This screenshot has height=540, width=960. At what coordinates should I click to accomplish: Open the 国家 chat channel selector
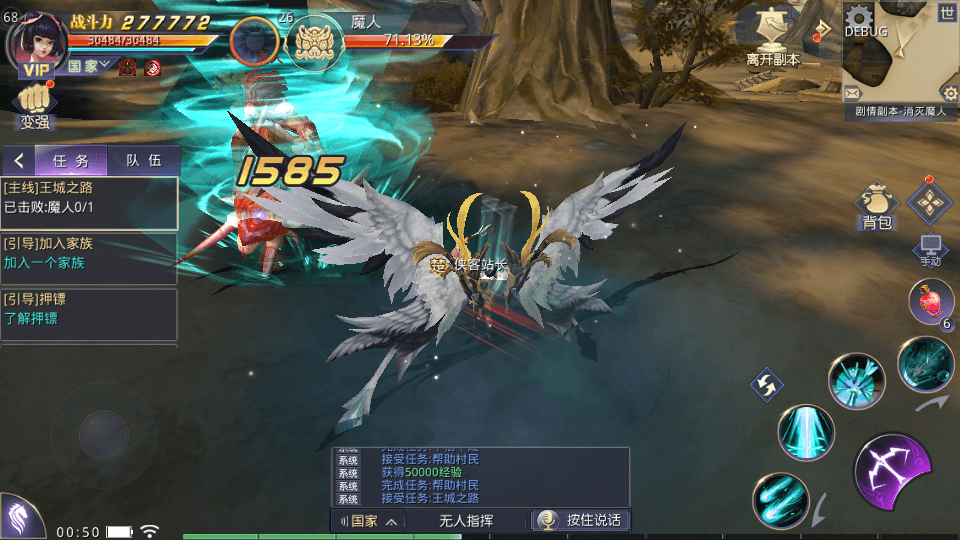pos(369,521)
